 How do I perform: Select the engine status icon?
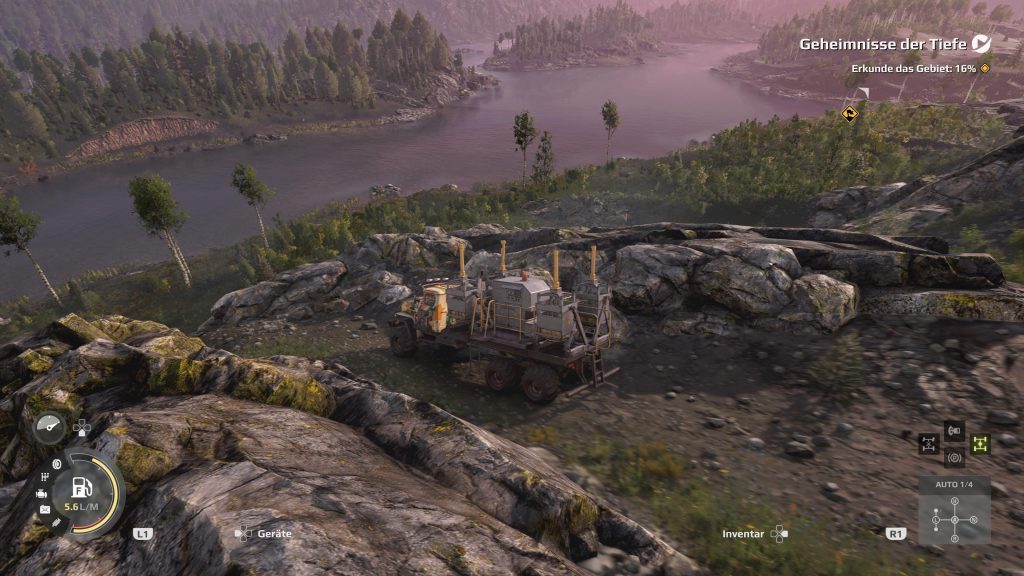coord(42,494)
